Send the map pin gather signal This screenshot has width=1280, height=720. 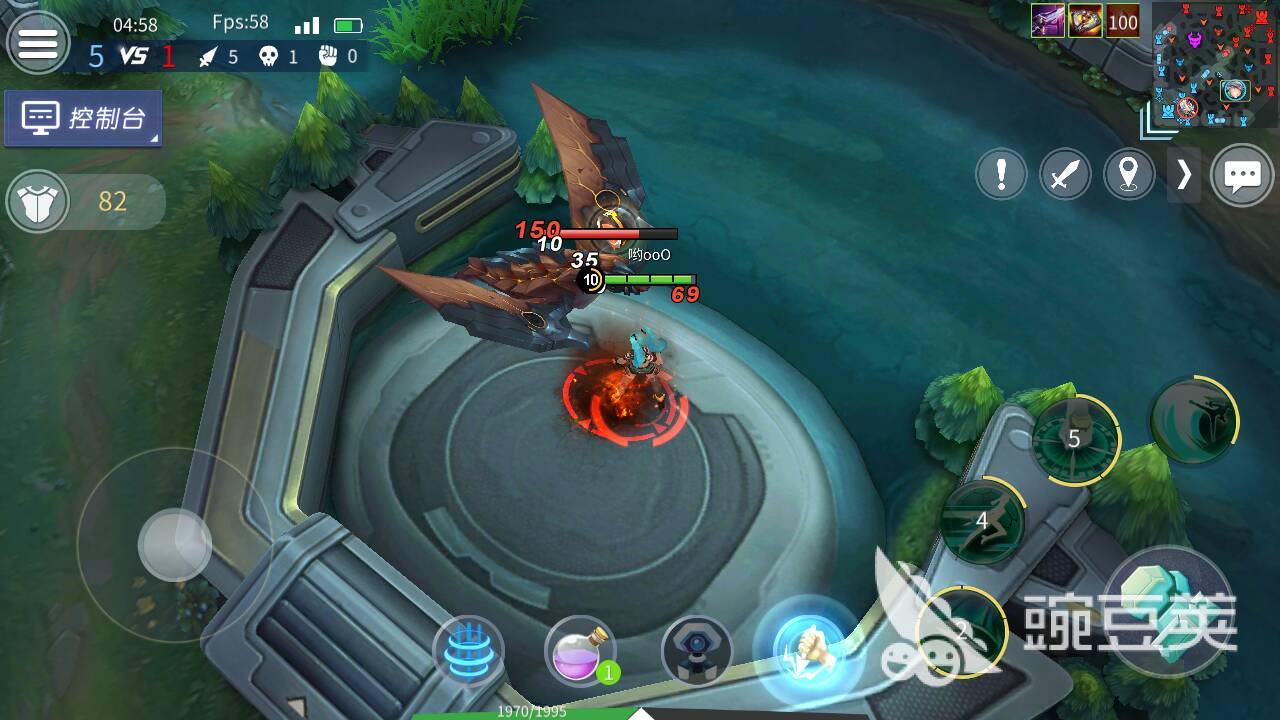click(x=1129, y=176)
